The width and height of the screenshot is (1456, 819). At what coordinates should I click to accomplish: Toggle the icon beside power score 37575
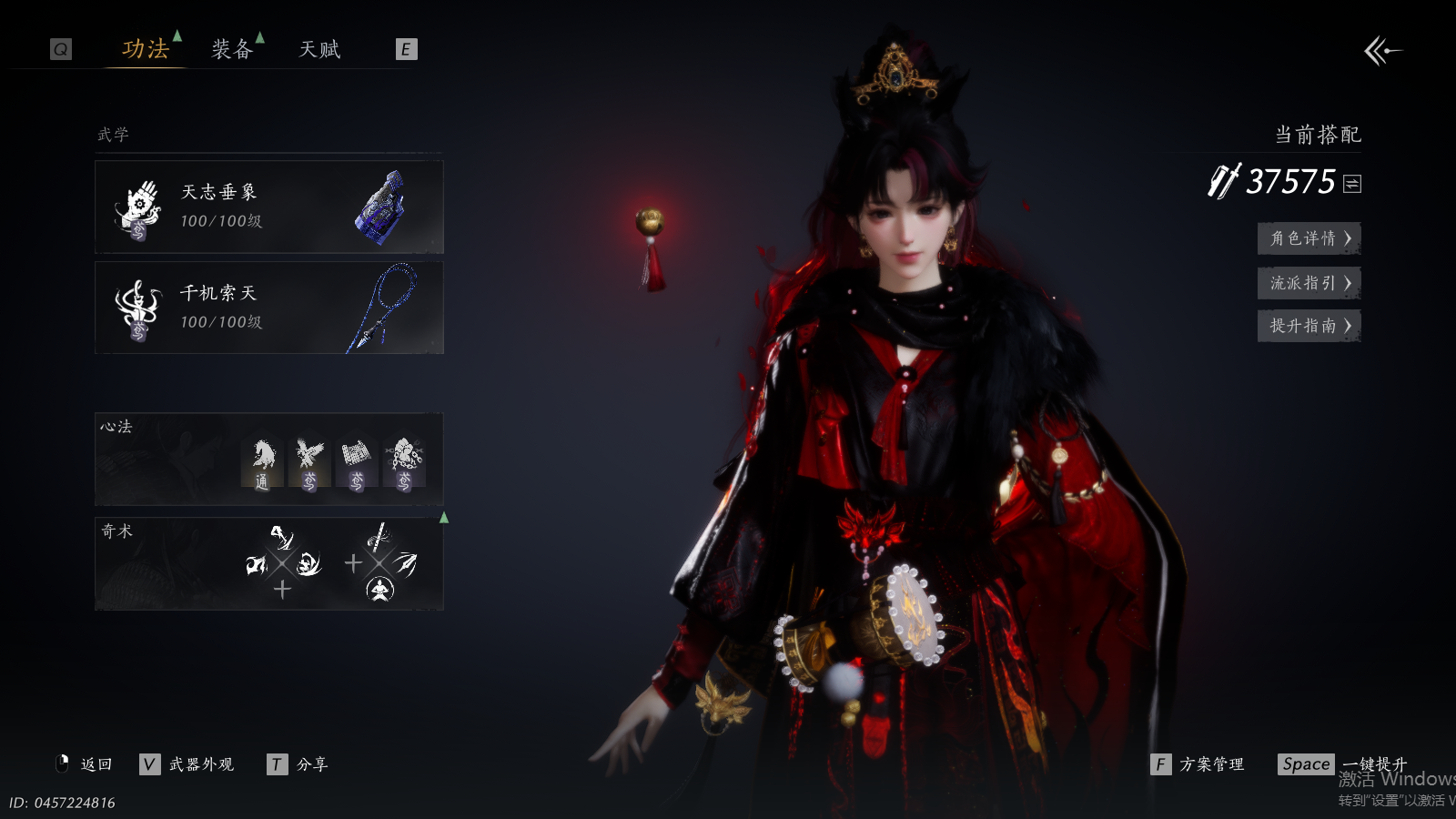coord(1352,184)
